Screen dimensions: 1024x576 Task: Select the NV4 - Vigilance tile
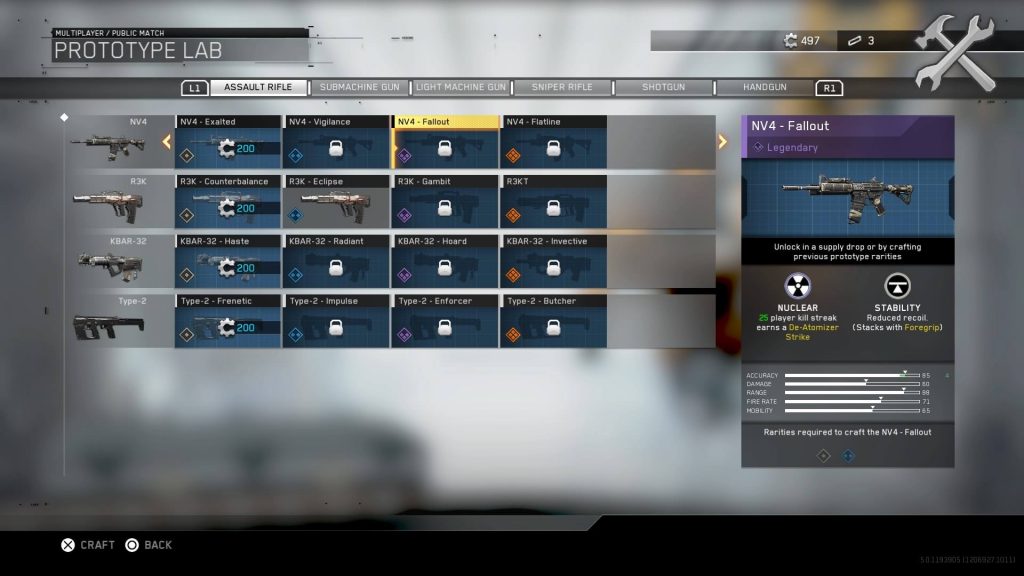(337, 143)
